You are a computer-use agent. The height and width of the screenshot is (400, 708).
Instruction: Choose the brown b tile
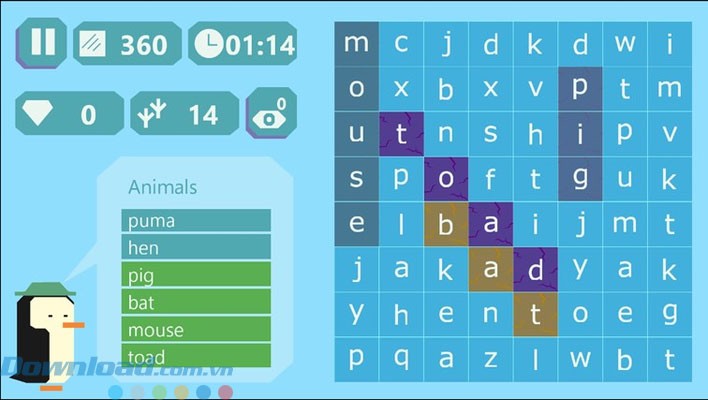click(446, 223)
